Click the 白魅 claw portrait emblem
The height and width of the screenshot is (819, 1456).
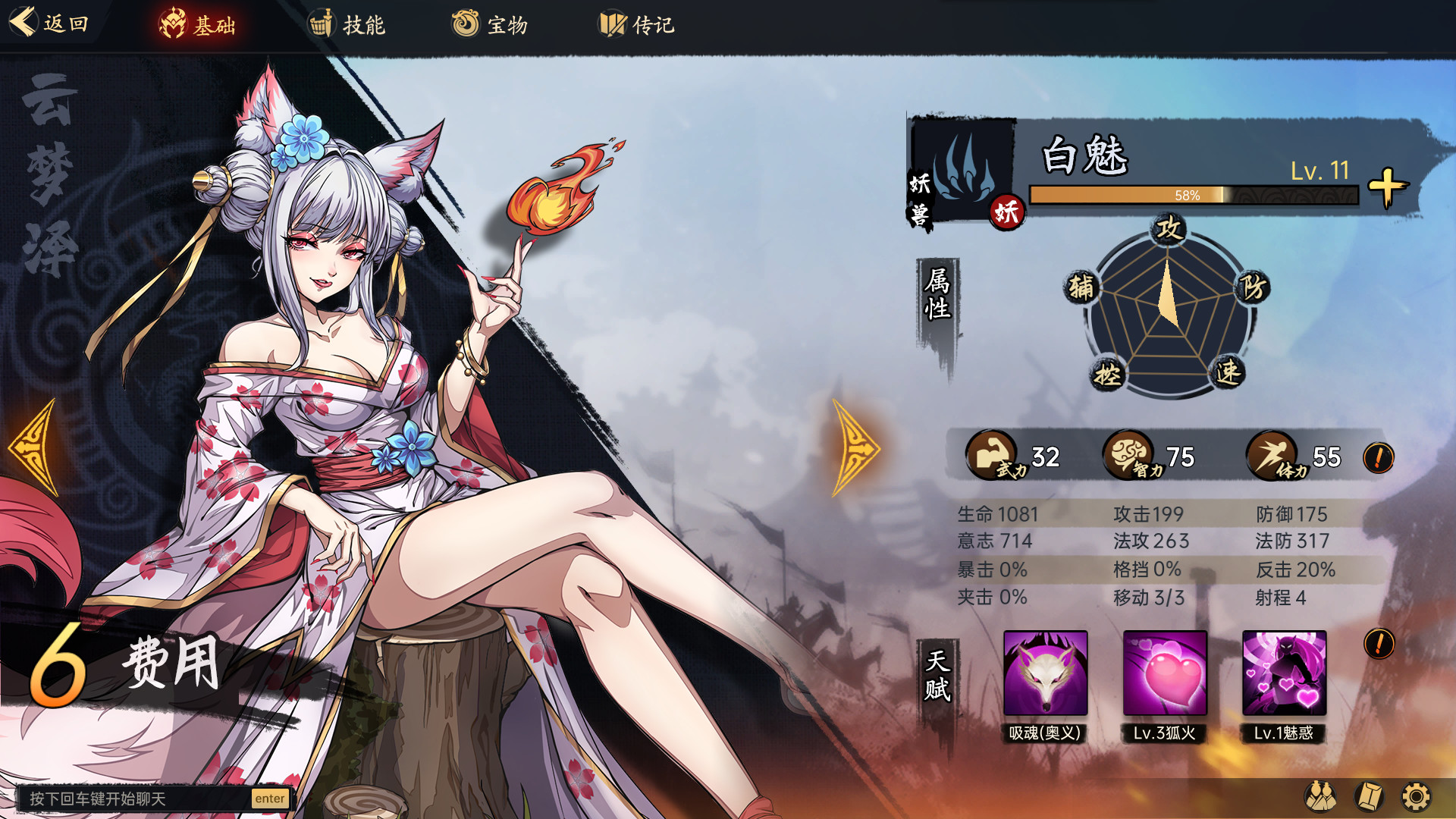pyautogui.click(x=963, y=168)
